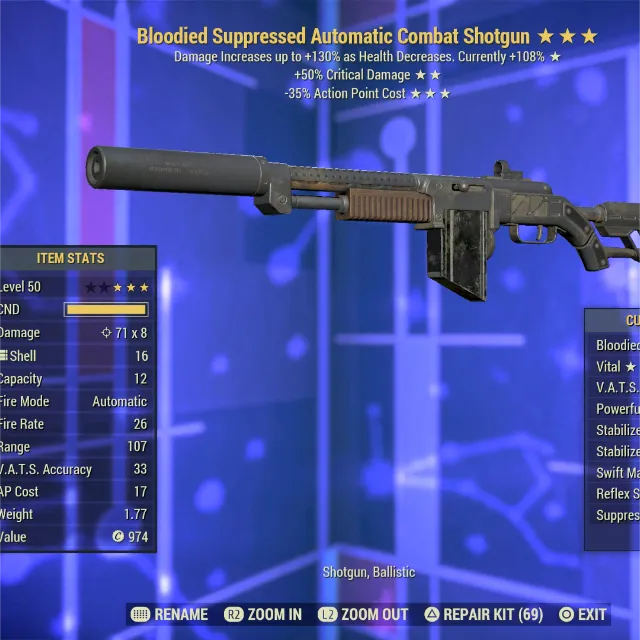Choose the Rename option

169,614
